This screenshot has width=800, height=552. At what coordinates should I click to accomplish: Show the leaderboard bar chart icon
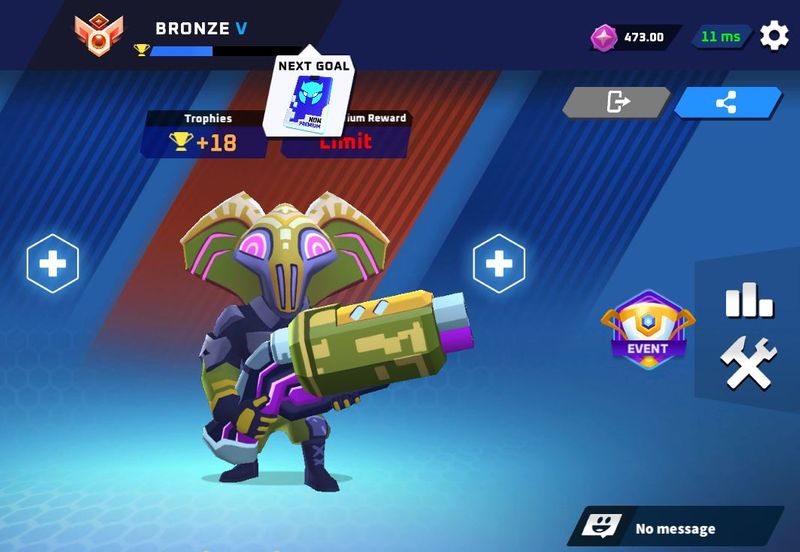coord(748,299)
